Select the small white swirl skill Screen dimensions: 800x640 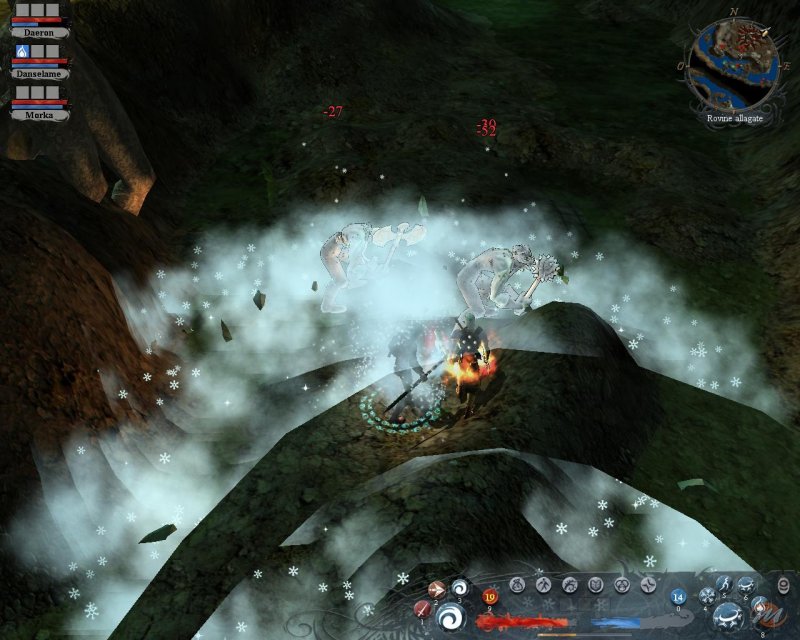click(x=460, y=587)
